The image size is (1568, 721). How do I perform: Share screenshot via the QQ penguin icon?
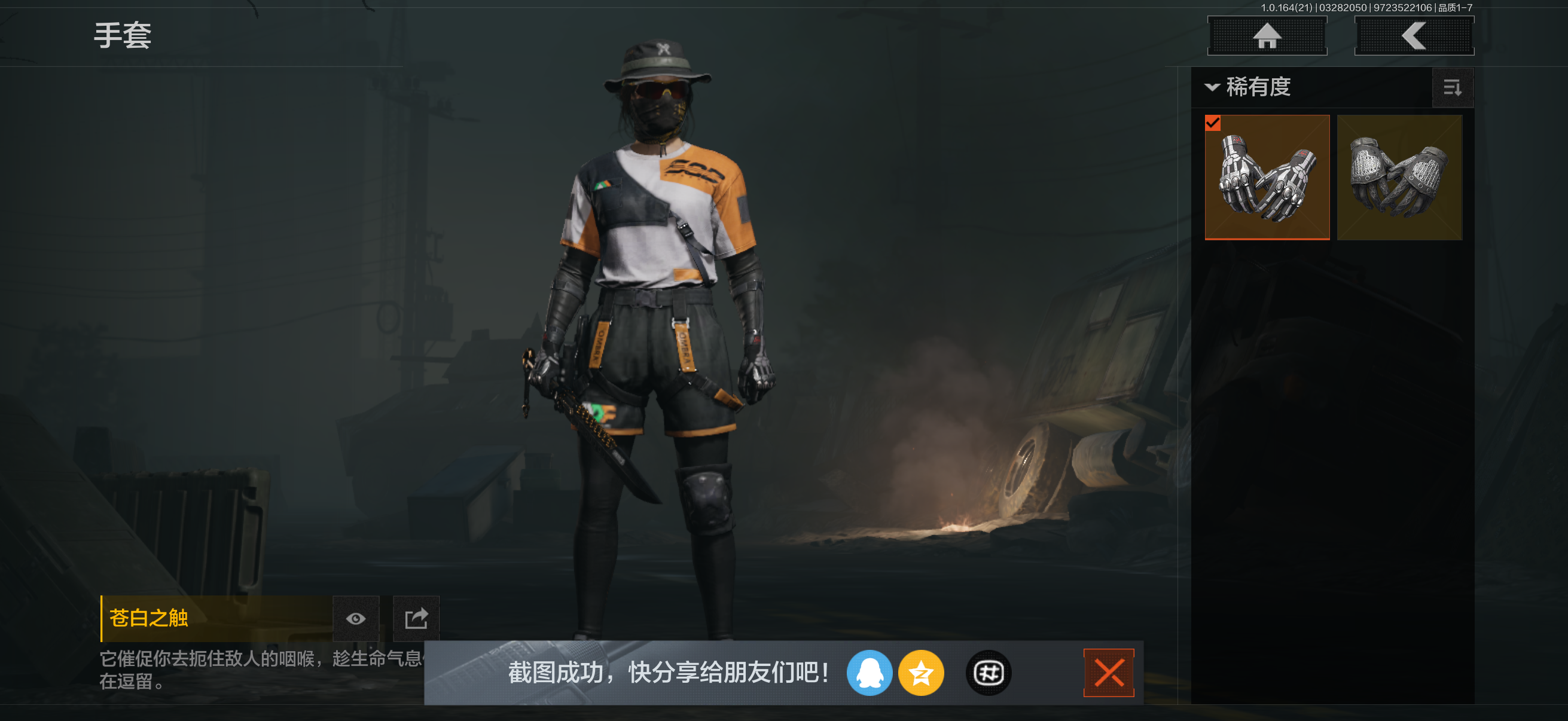870,673
